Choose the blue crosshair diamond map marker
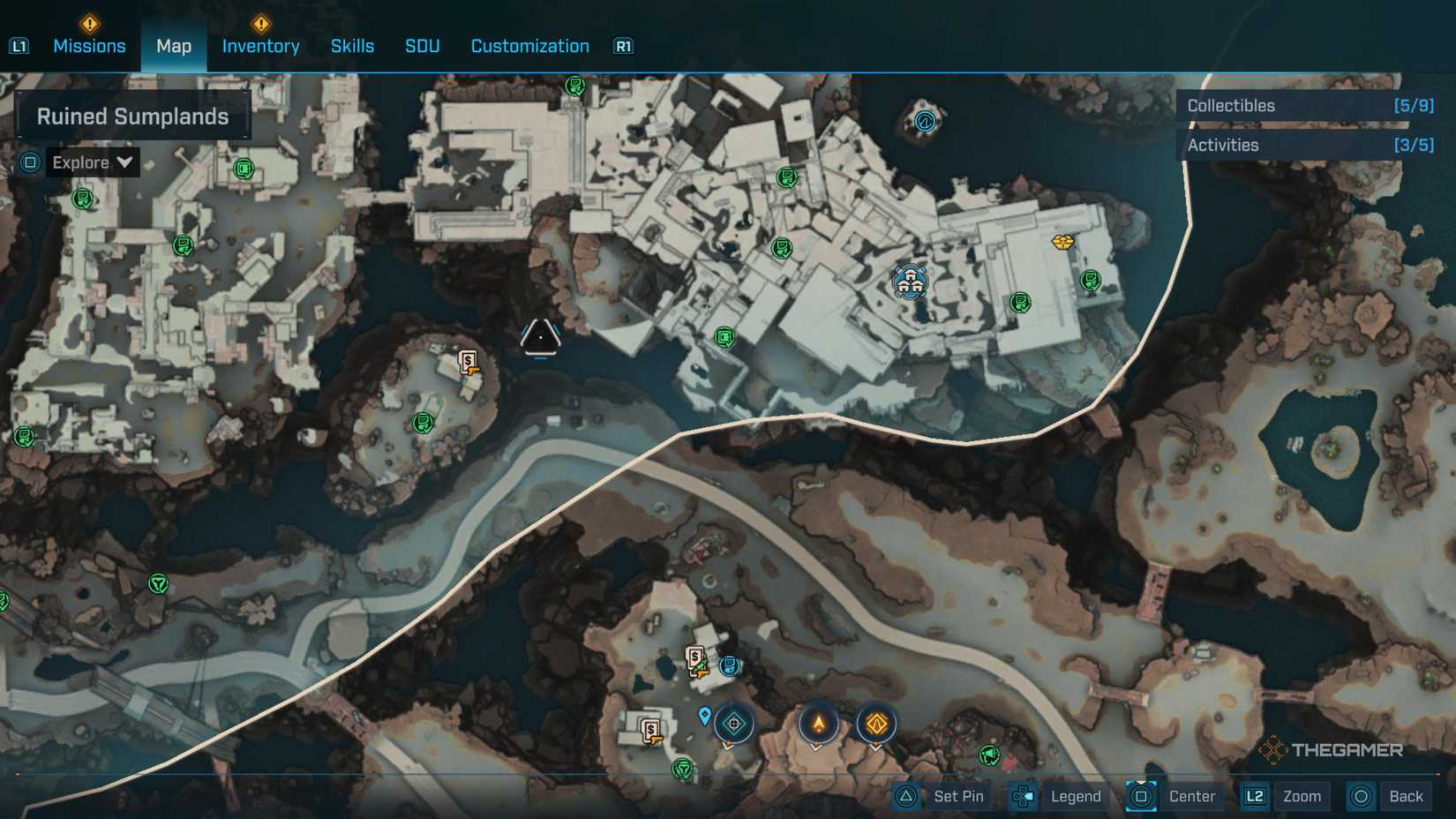 [733, 725]
